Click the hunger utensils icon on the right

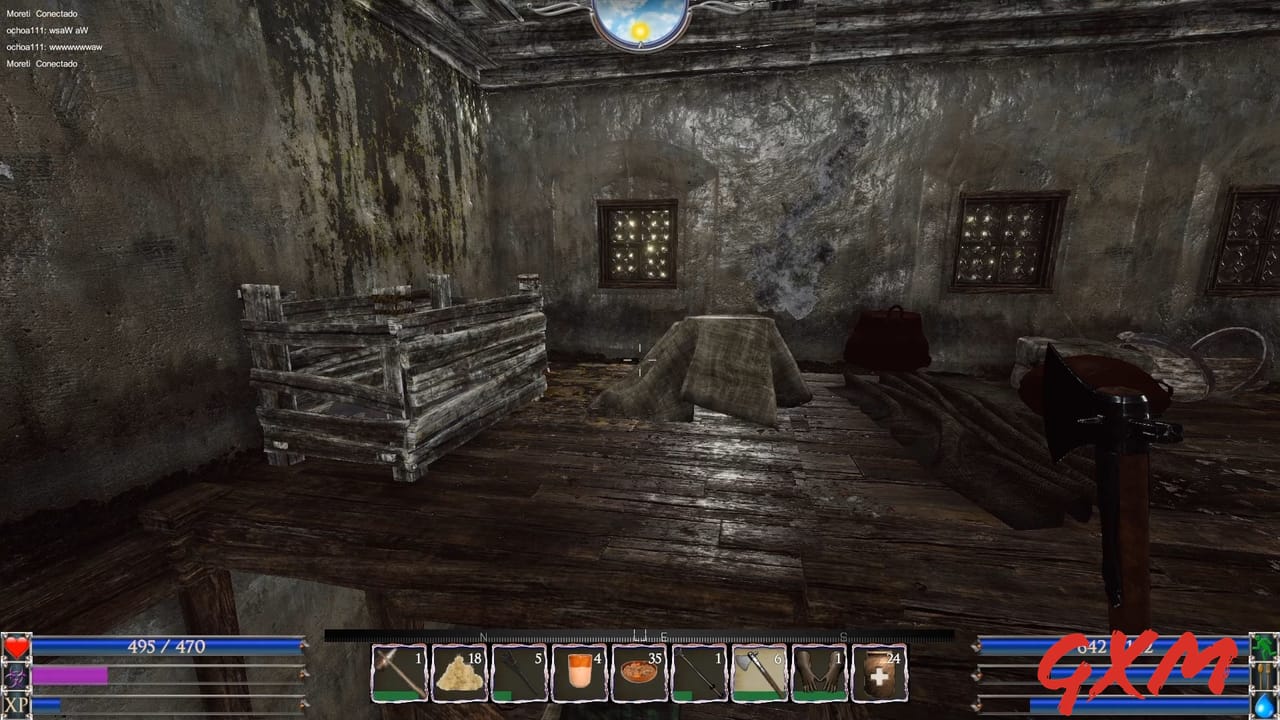tap(1263, 676)
